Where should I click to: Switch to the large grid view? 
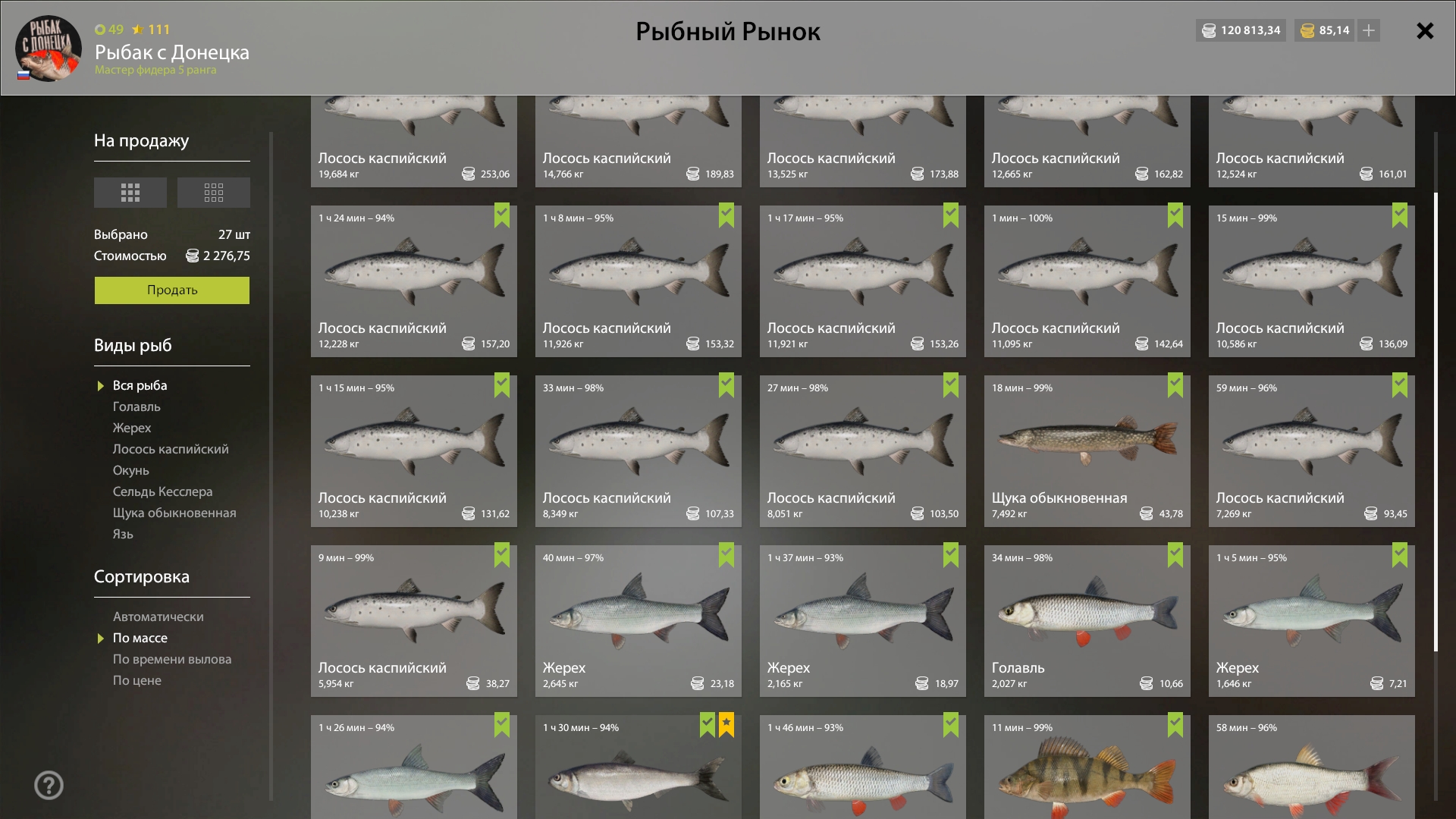[130, 193]
